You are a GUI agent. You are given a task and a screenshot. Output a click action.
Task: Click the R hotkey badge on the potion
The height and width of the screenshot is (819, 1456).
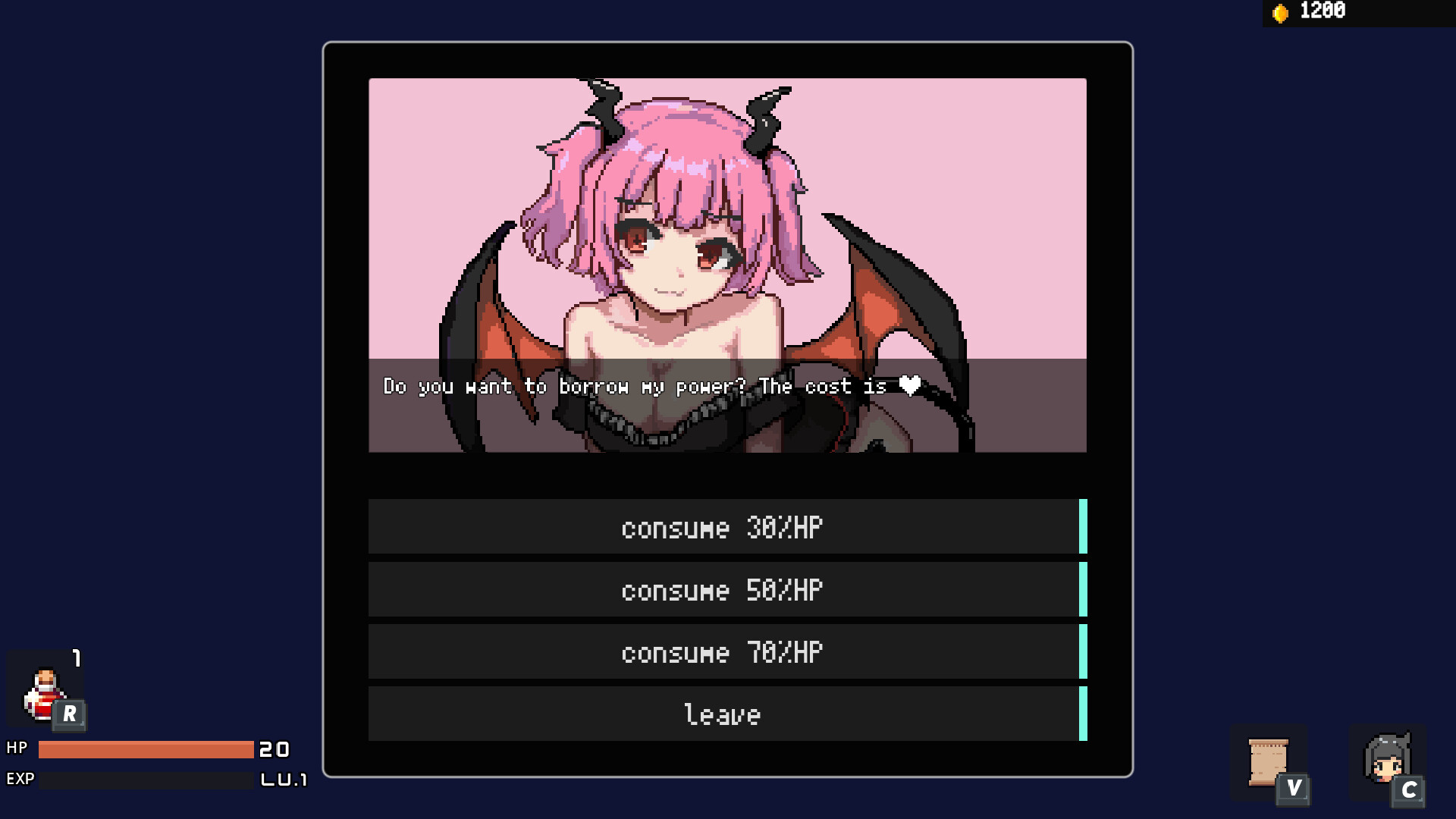point(69,714)
